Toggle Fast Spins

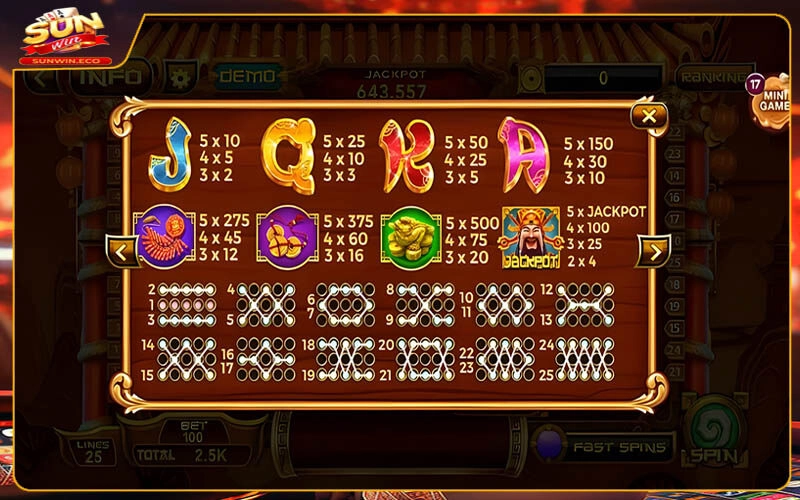click(x=603, y=446)
